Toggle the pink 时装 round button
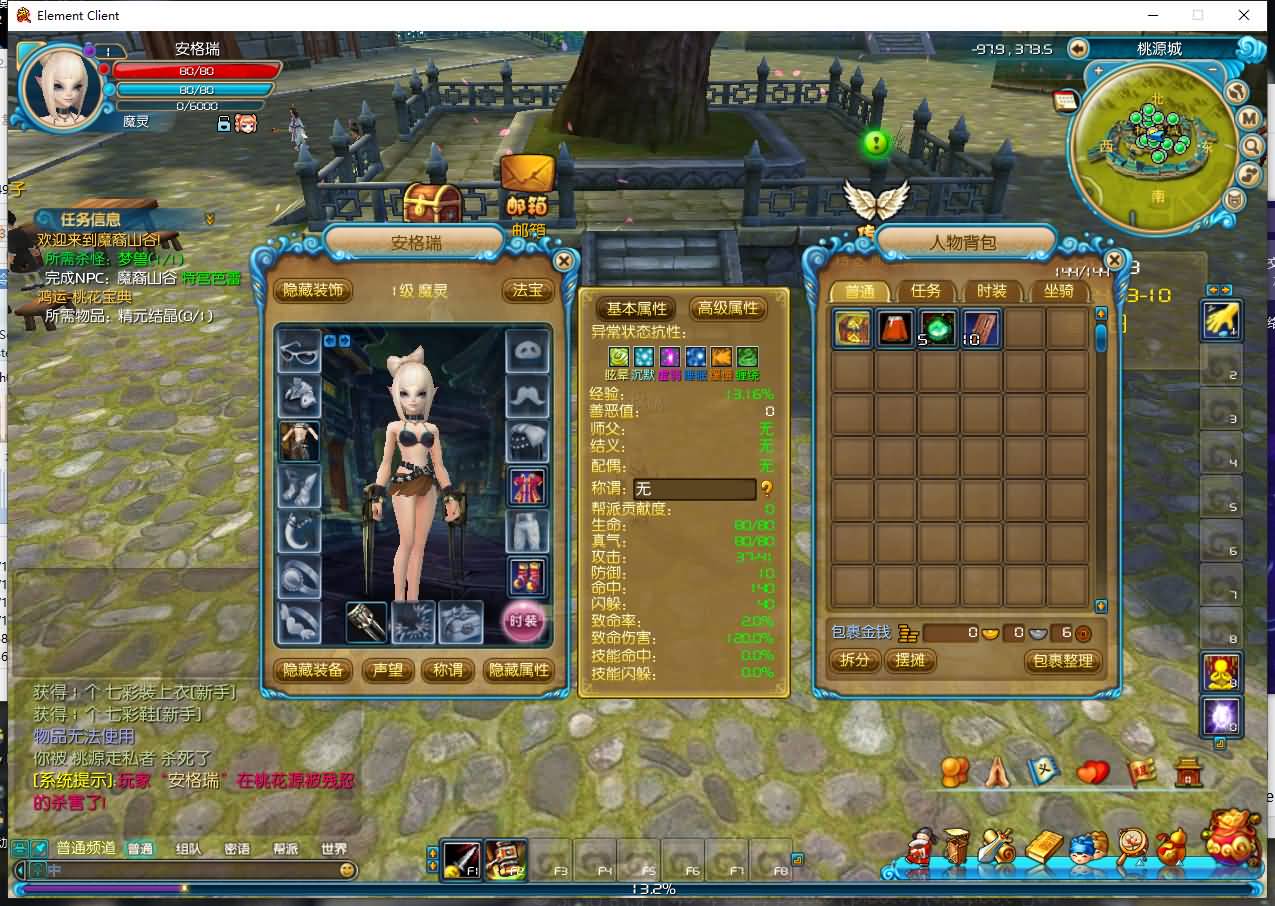 coord(523,621)
